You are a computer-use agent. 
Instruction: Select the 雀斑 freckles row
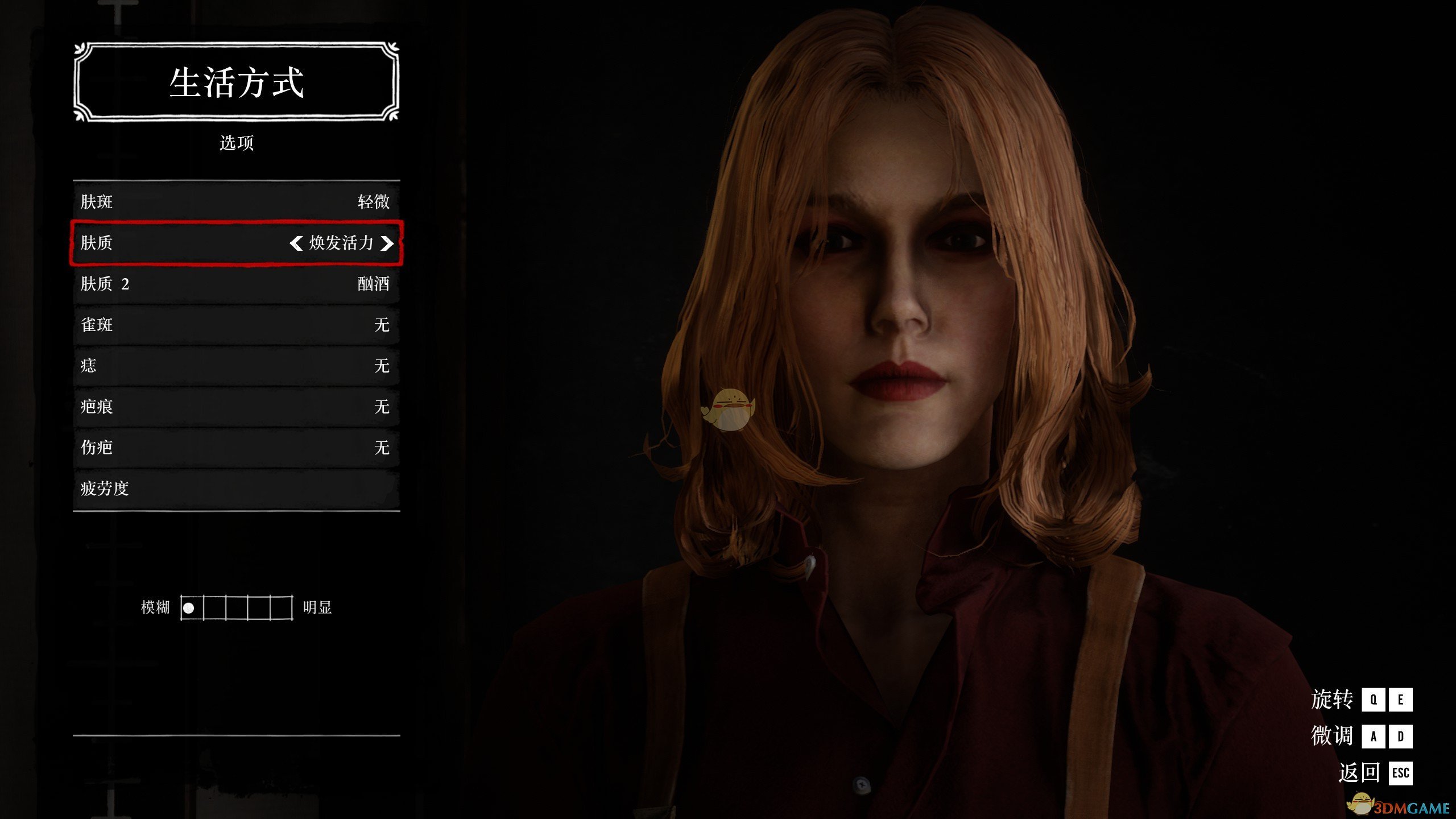tap(236, 325)
